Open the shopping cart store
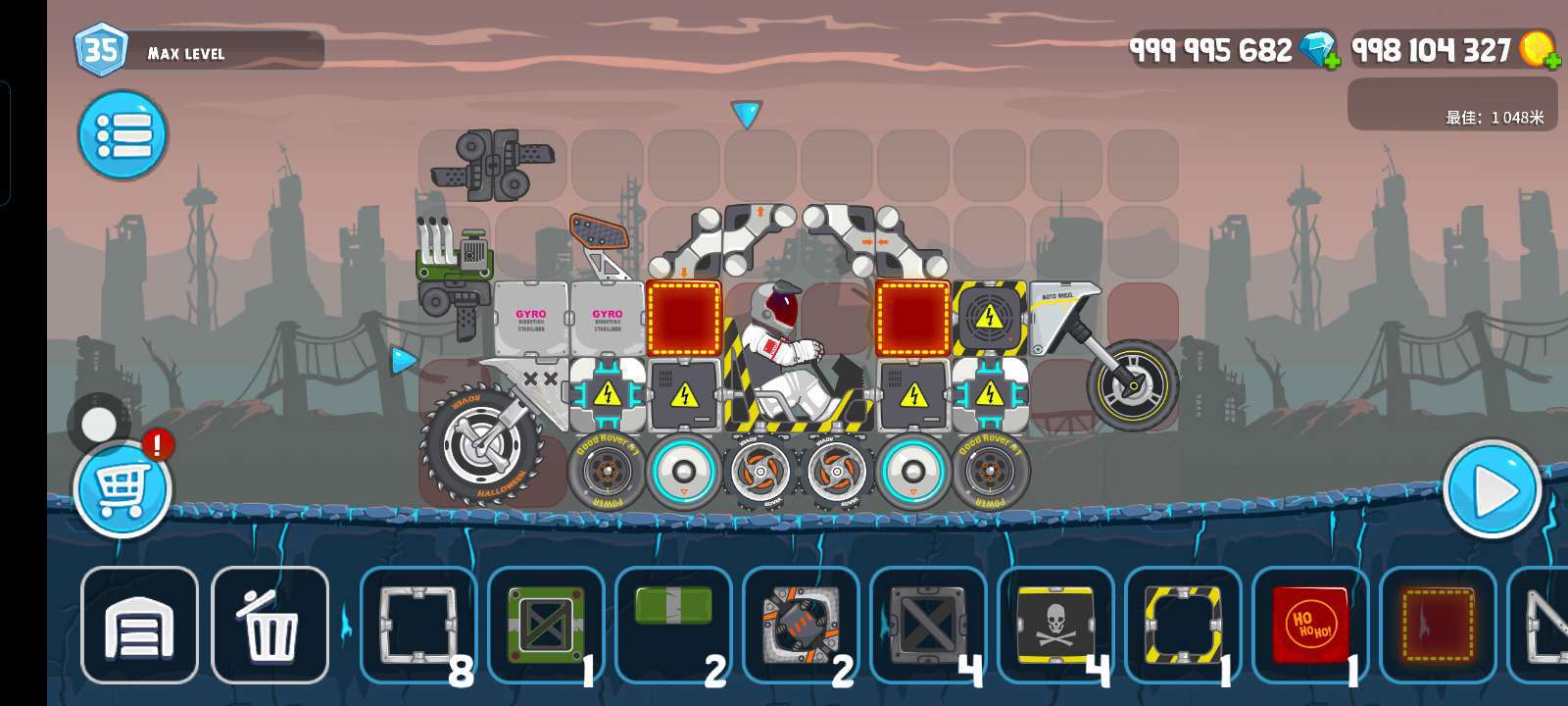The height and width of the screenshot is (706, 1568). point(122,488)
